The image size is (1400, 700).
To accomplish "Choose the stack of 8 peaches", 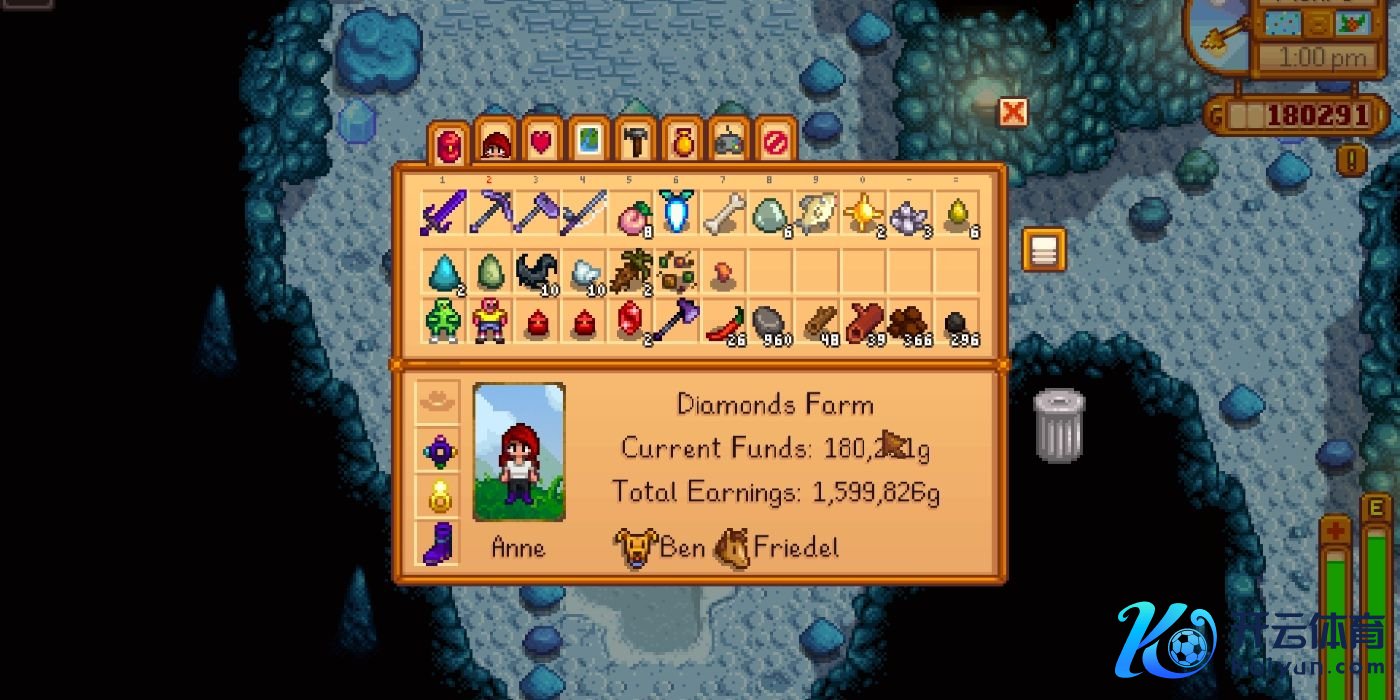I will 632,213.
